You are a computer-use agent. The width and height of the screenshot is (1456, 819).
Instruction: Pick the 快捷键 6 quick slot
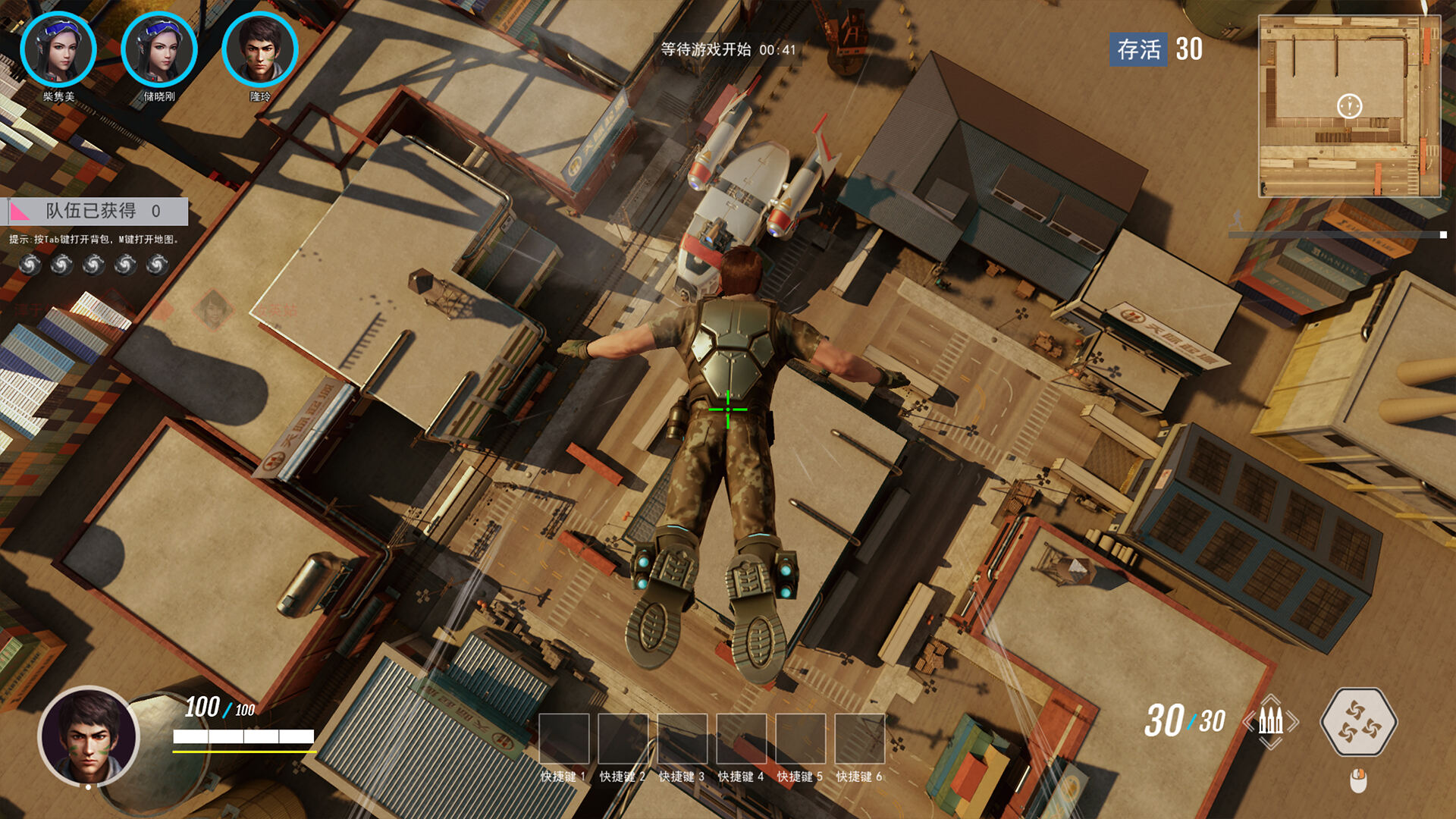(x=859, y=738)
